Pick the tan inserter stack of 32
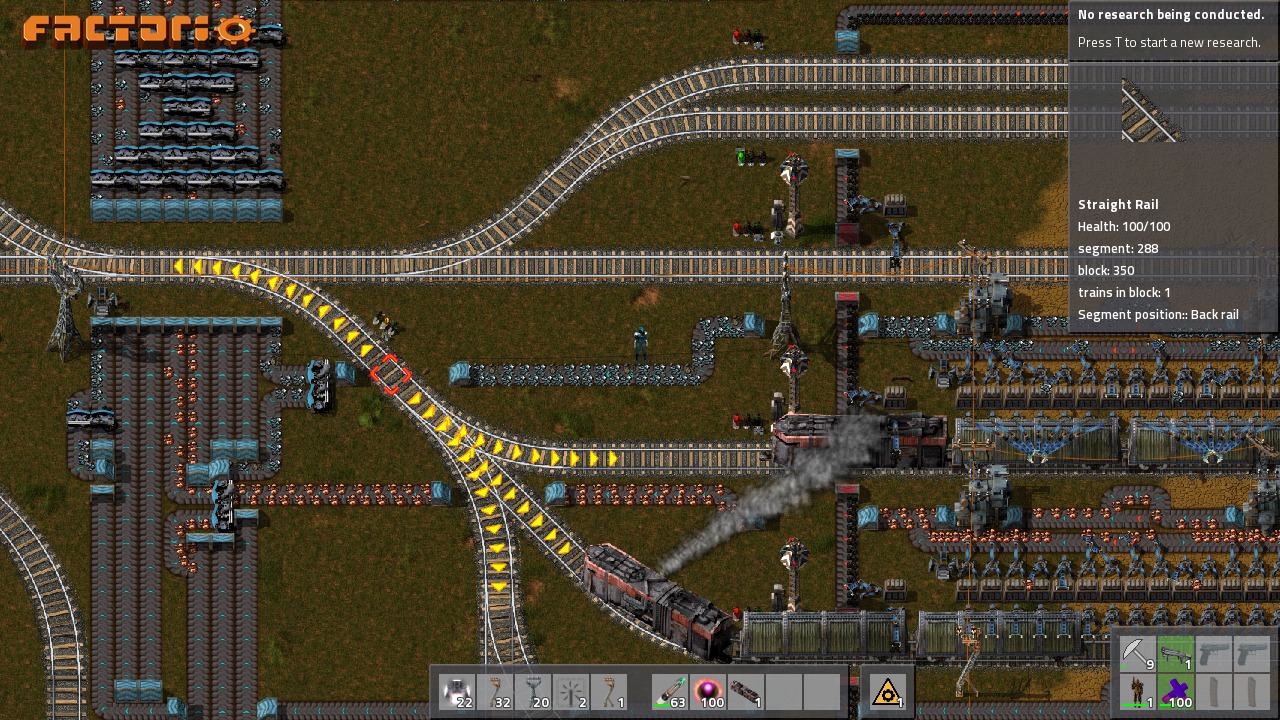The image size is (1280, 720). click(496, 692)
